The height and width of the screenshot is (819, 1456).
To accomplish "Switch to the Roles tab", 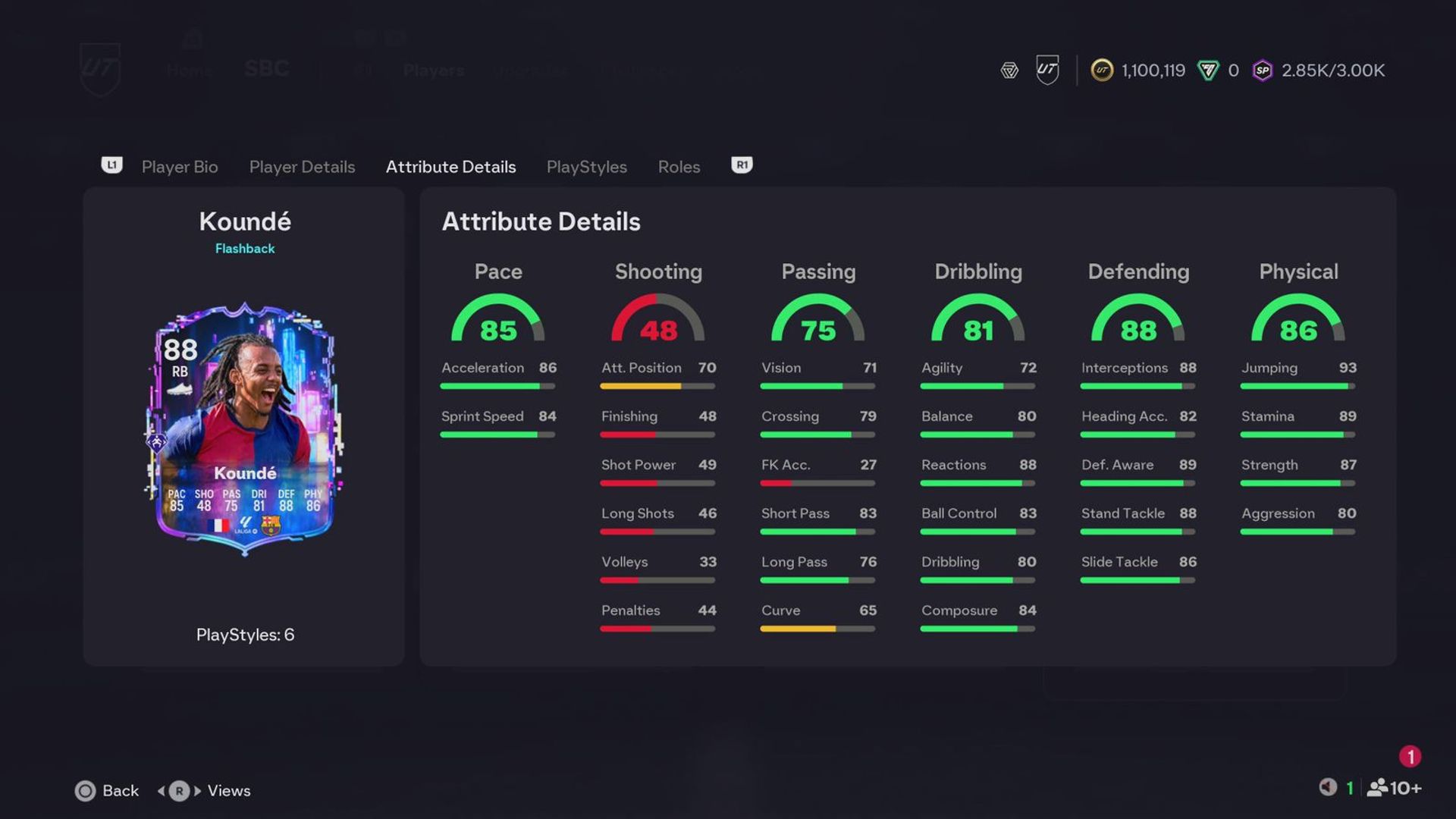I will (678, 167).
